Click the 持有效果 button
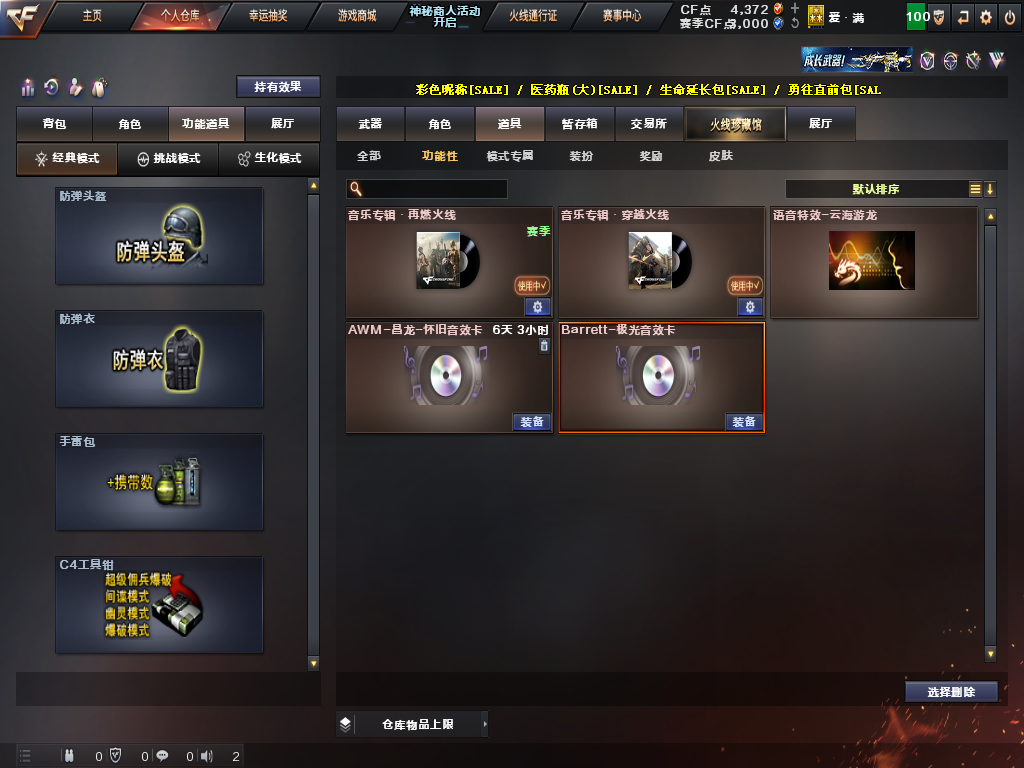This screenshot has width=1024, height=768. 278,87
